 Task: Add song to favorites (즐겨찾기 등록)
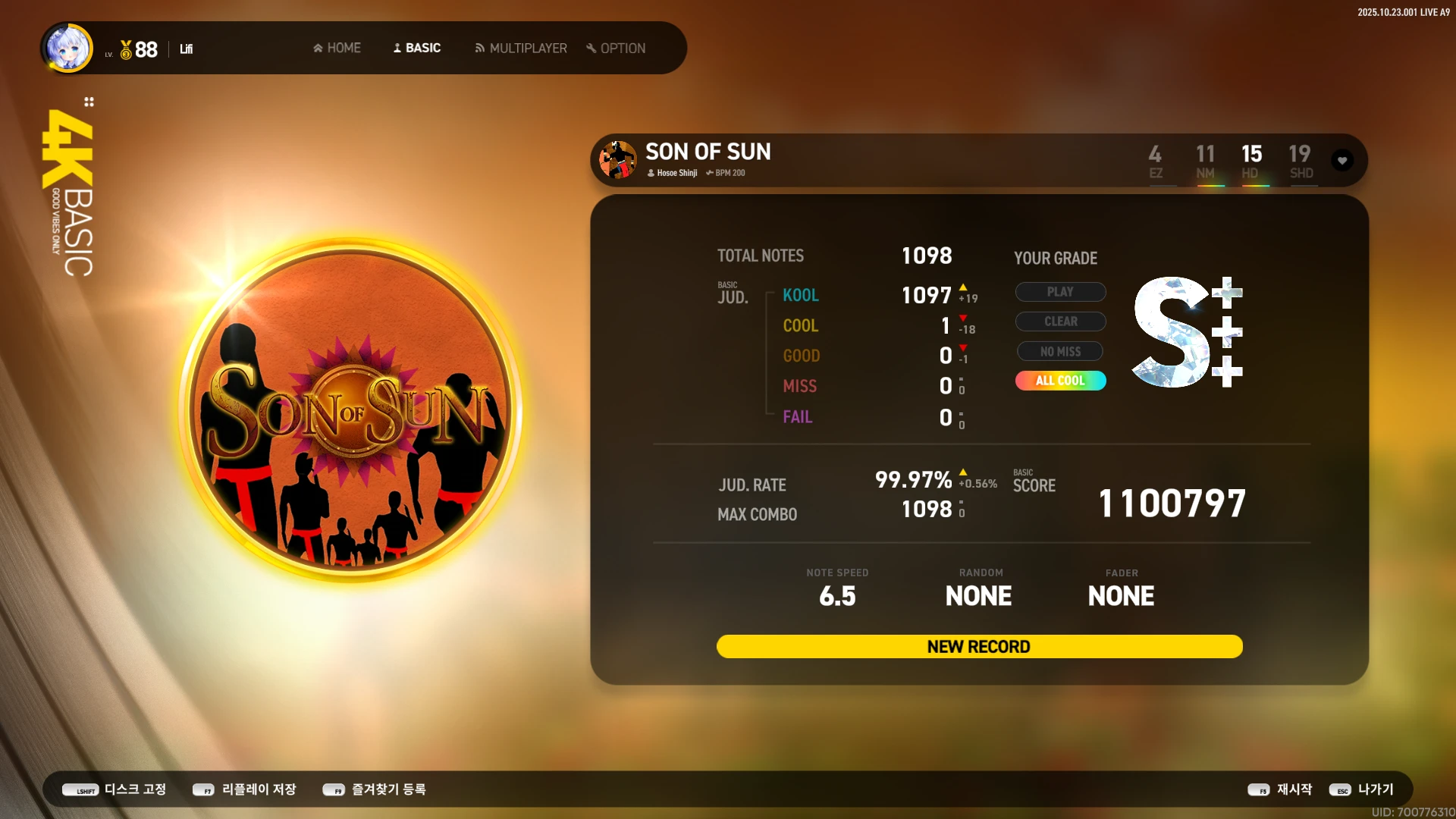(375, 789)
